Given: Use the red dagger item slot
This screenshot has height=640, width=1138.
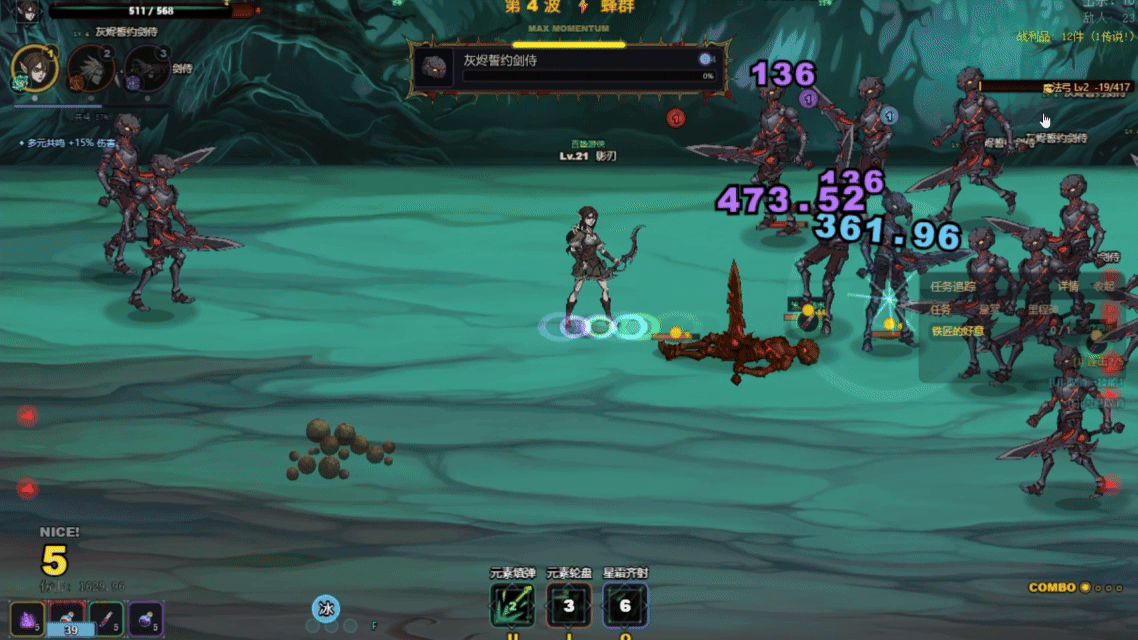Looking at the screenshot, I should tap(106, 618).
